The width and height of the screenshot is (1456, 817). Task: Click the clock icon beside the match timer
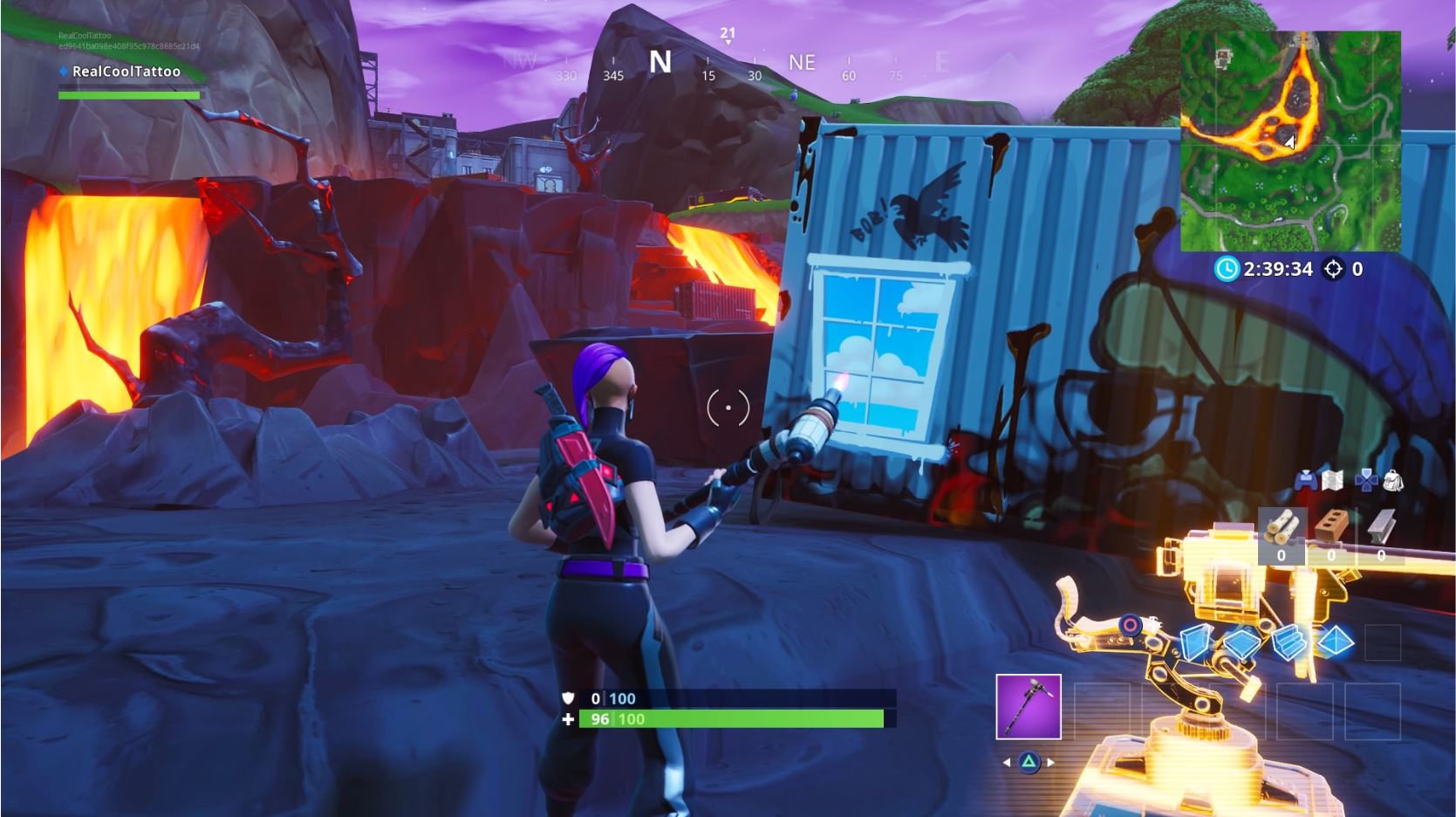[1228, 270]
